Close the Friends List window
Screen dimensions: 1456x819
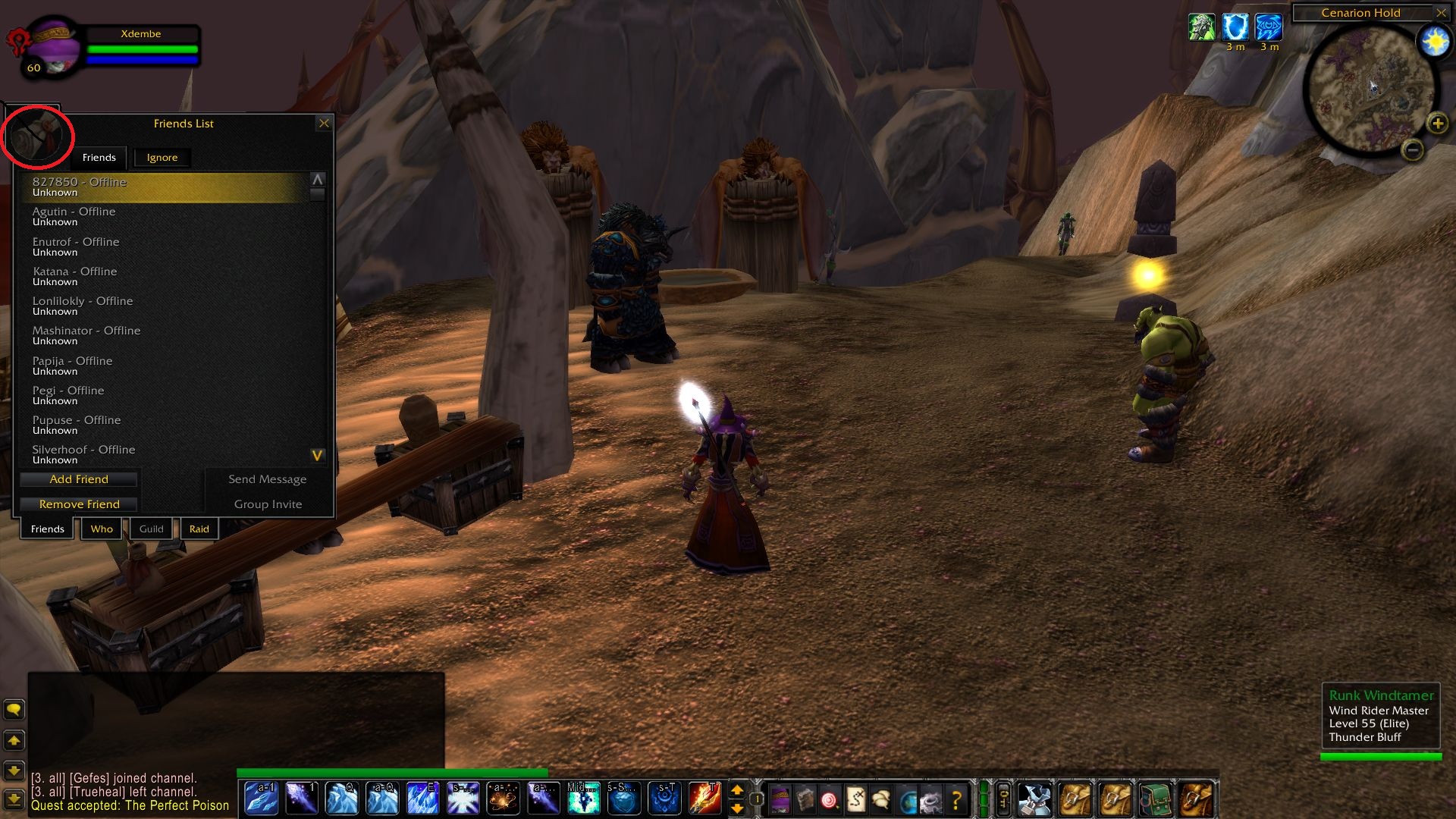324,124
